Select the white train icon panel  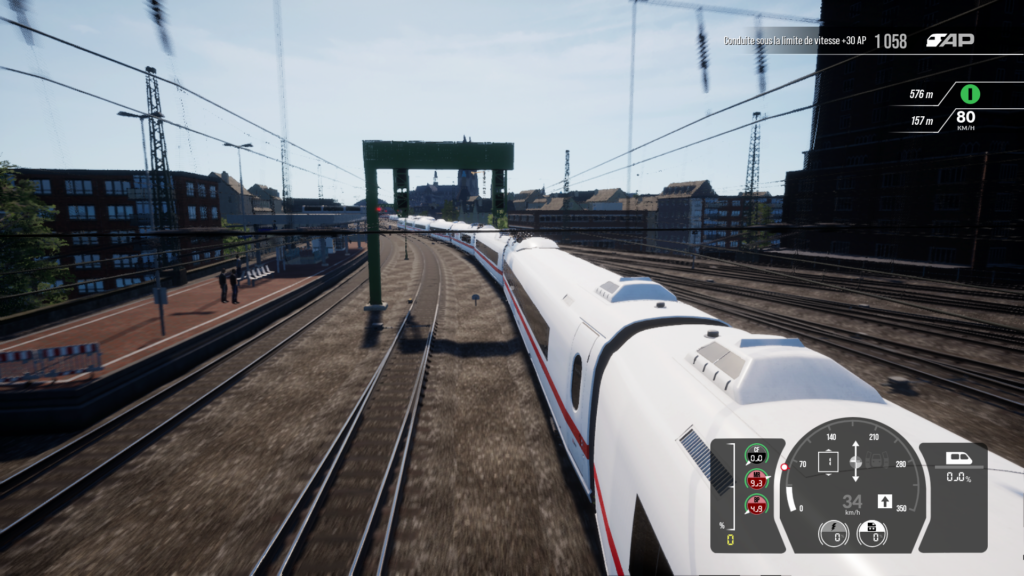coord(958,459)
